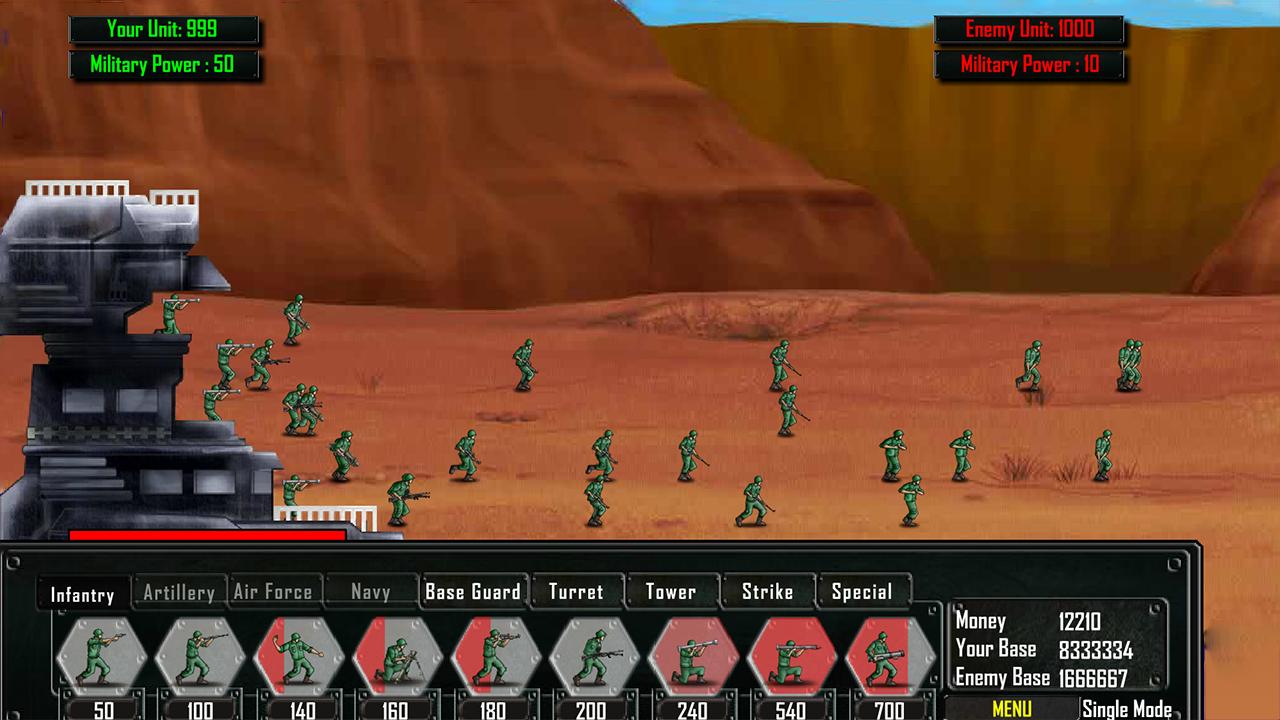The height and width of the screenshot is (720, 1280).
Task: Switch to the Base Guard tab
Action: tap(472, 591)
